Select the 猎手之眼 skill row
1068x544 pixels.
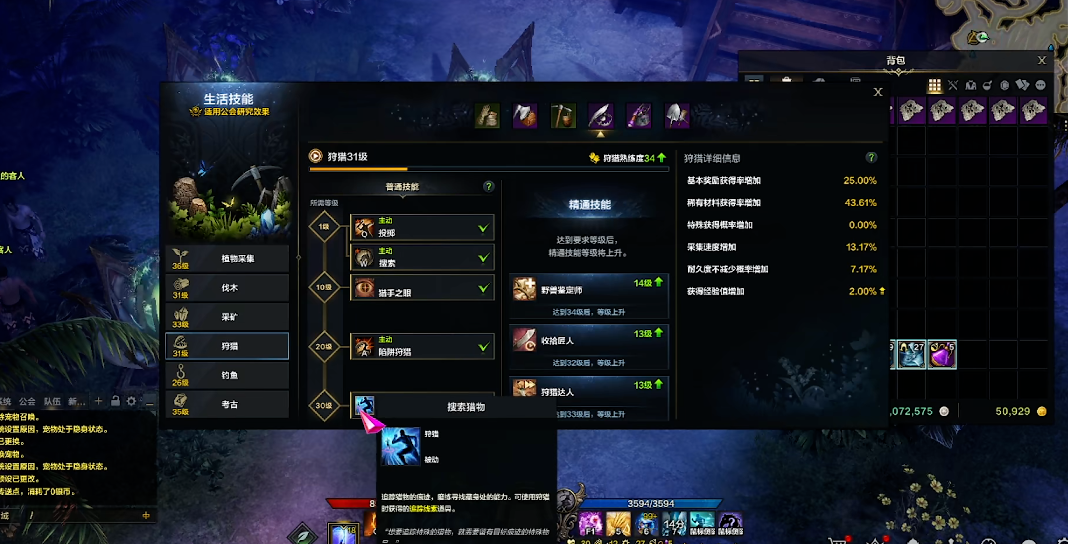(421, 288)
